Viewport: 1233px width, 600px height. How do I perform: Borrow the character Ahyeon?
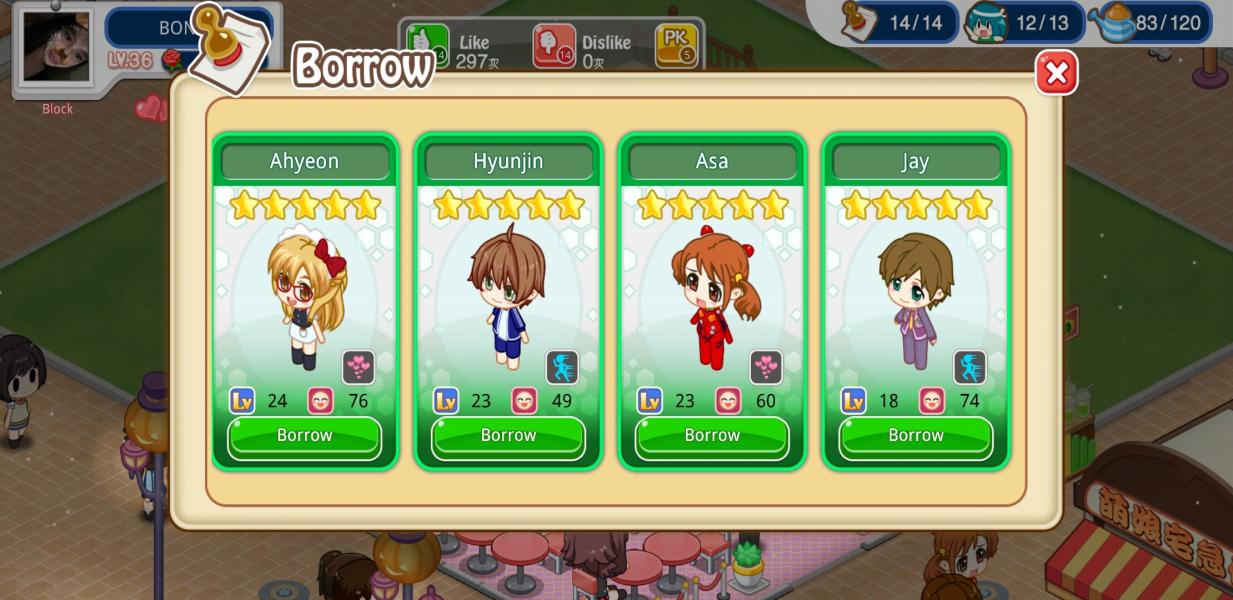click(x=304, y=436)
